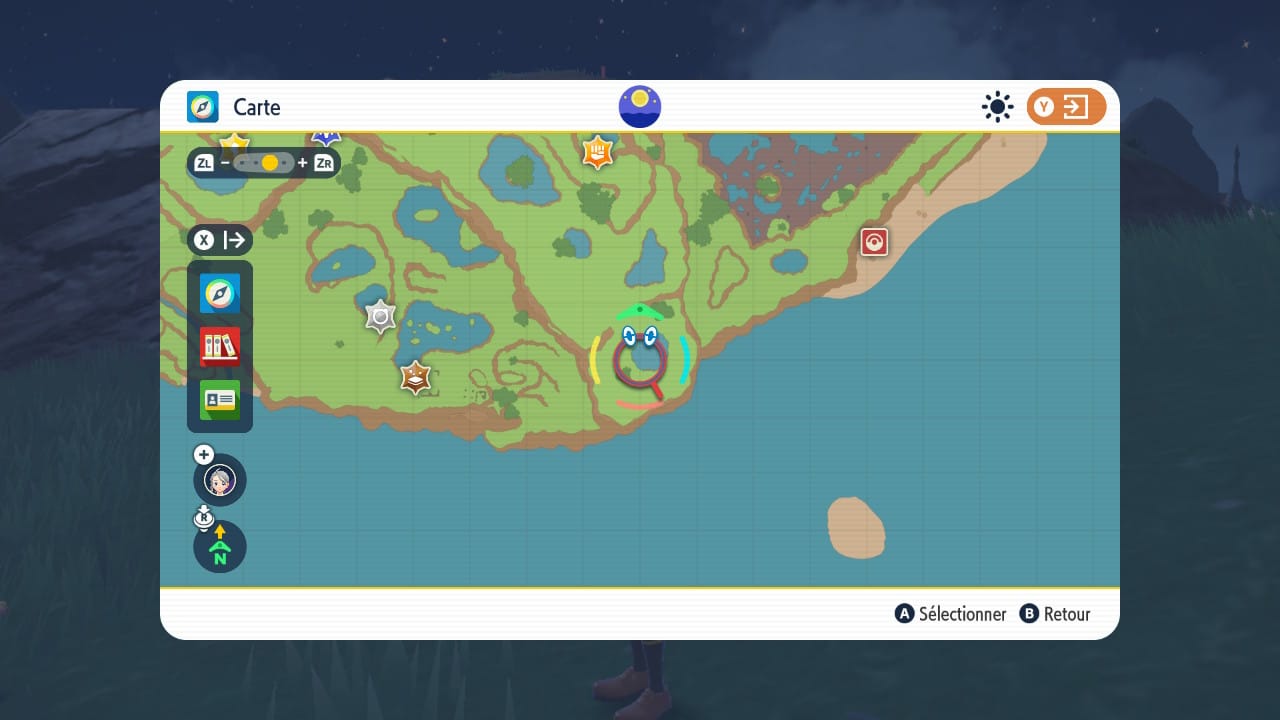Select the silver Tera Raid crystal marker

381,317
